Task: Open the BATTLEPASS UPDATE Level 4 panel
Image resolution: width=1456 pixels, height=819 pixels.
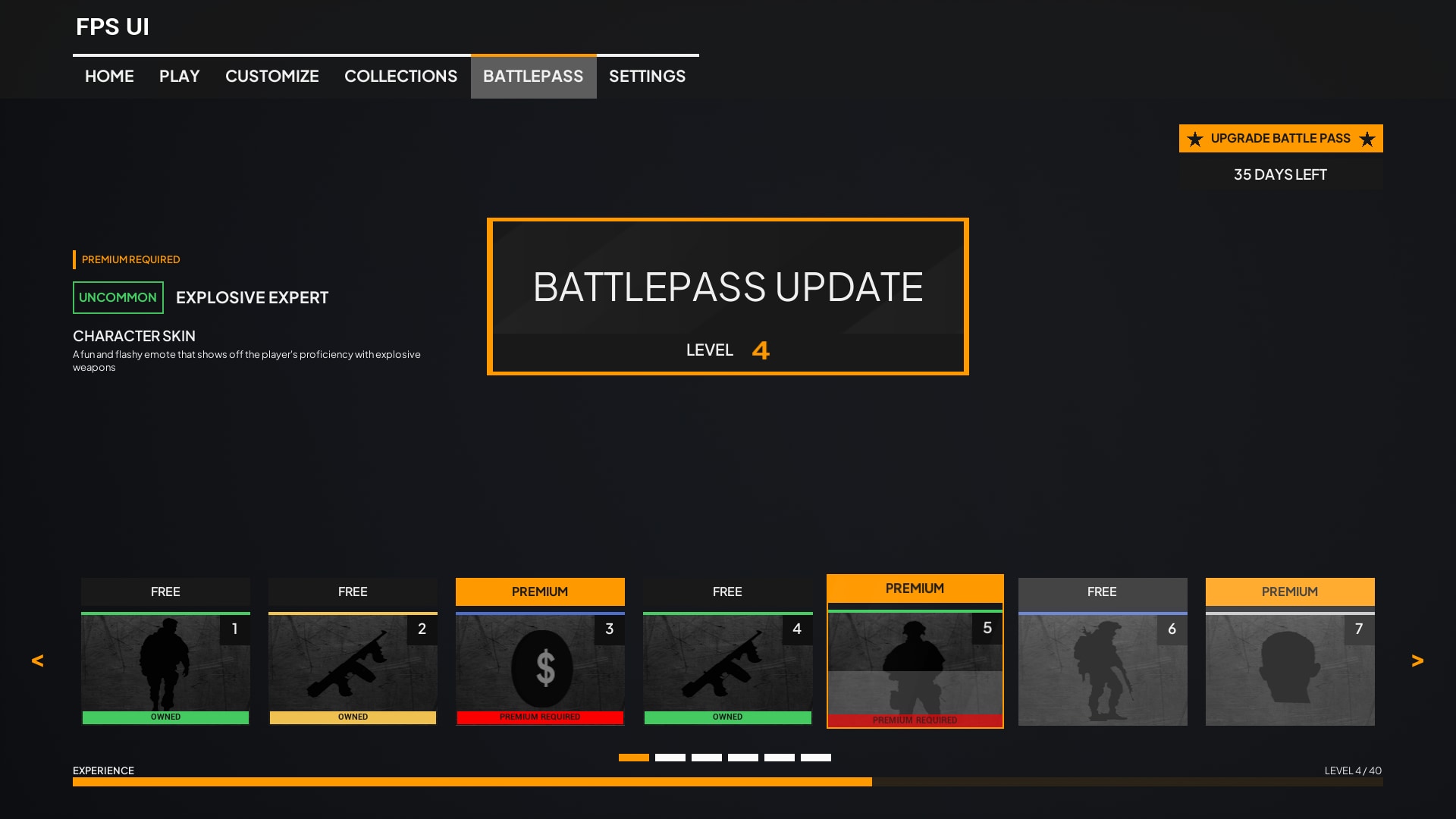Action: tap(727, 296)
